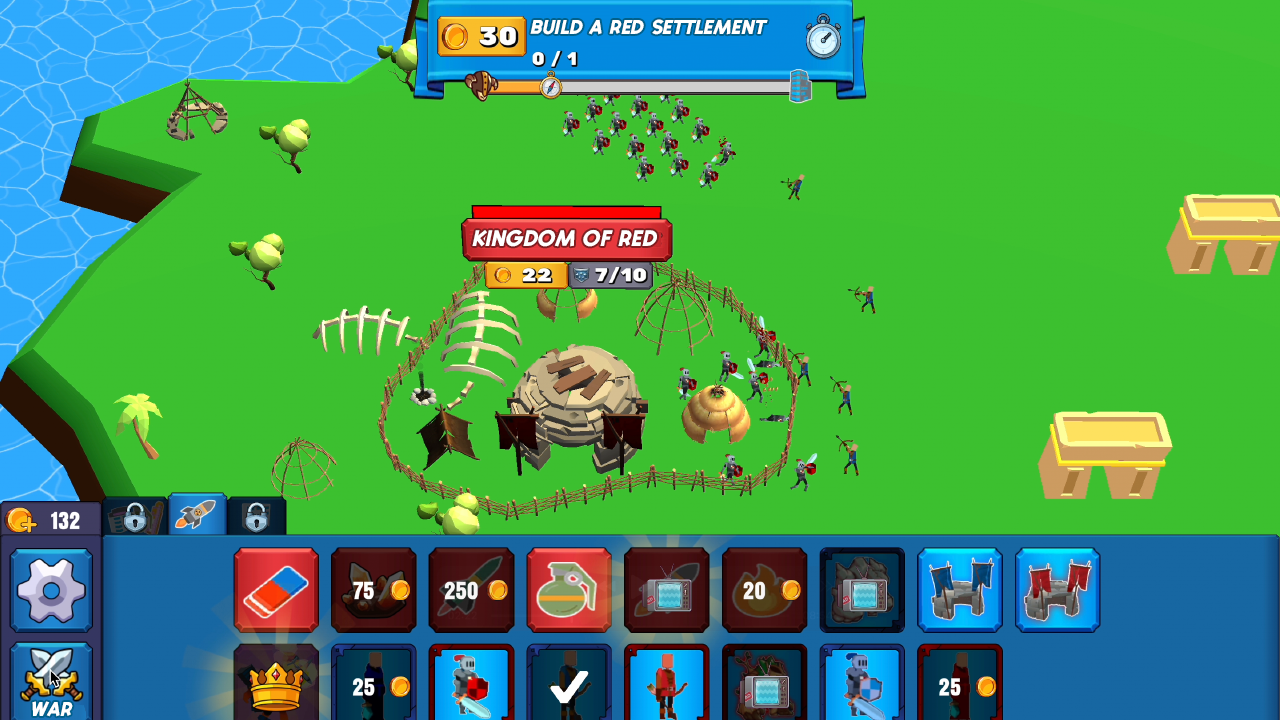Open the settings gear icon
Screen dimensions: 1280x720
(50, 590)
